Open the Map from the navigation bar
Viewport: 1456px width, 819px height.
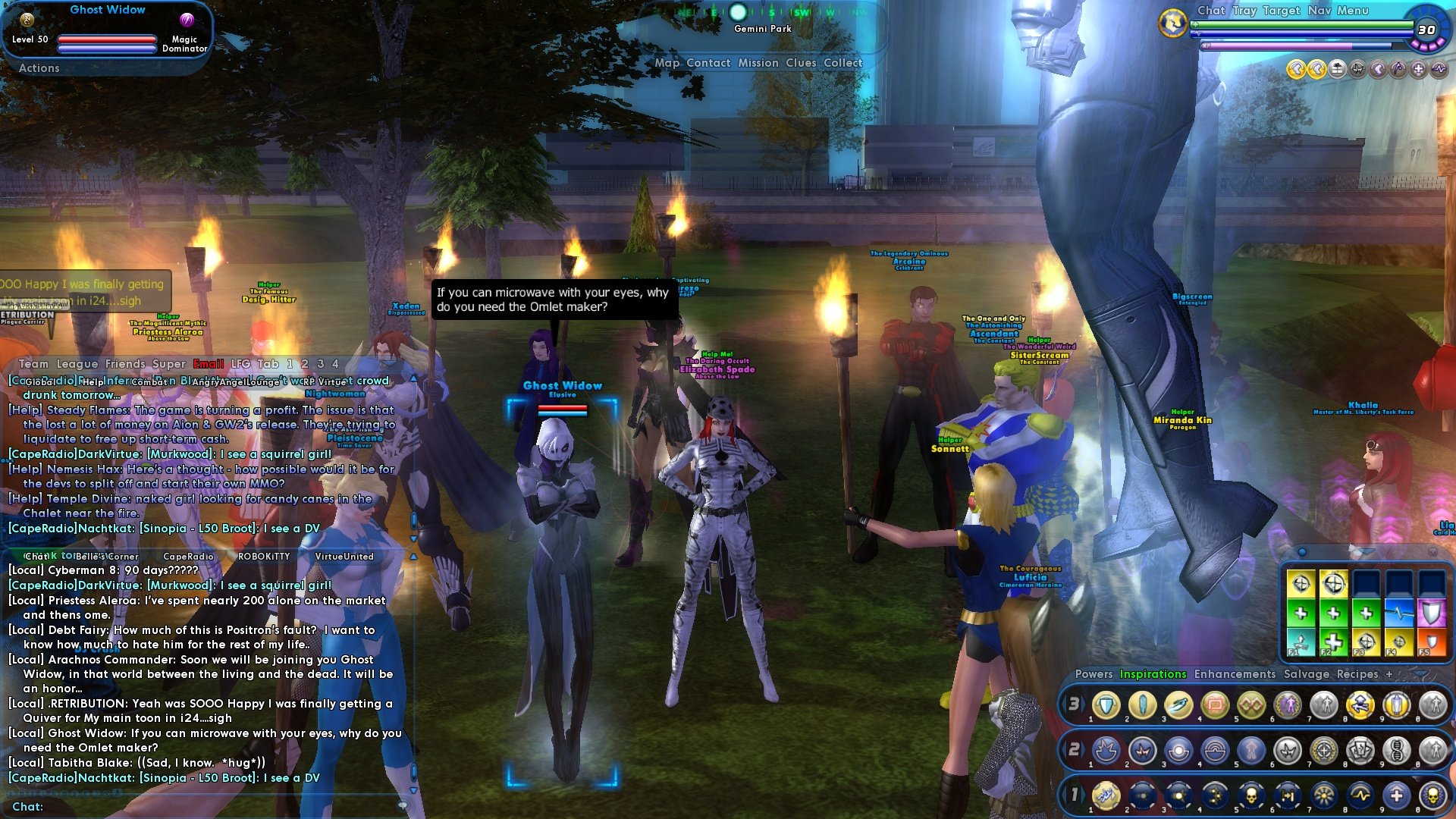coord(667,63)
